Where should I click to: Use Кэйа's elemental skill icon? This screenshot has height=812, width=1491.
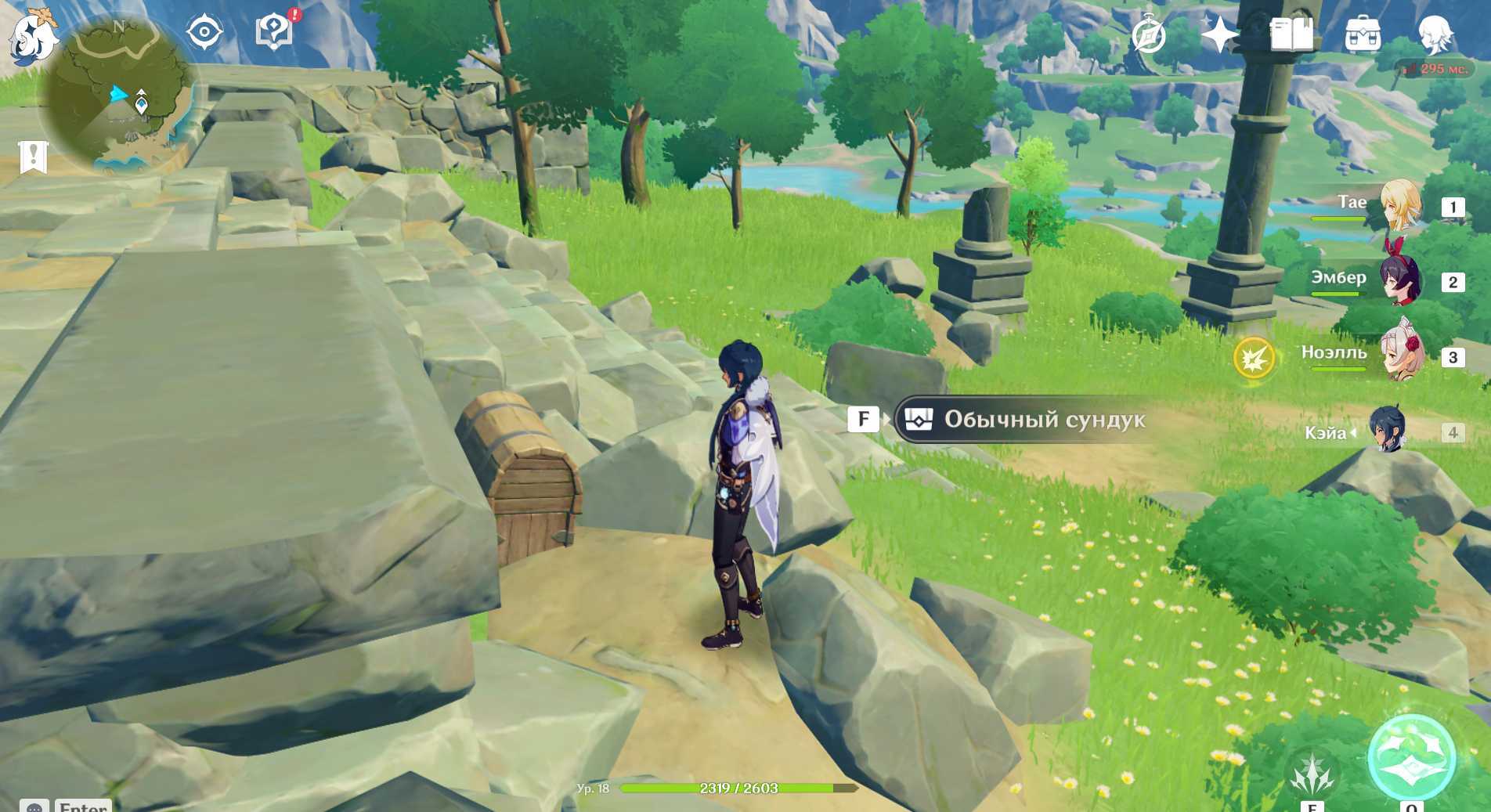[1312, 774]
